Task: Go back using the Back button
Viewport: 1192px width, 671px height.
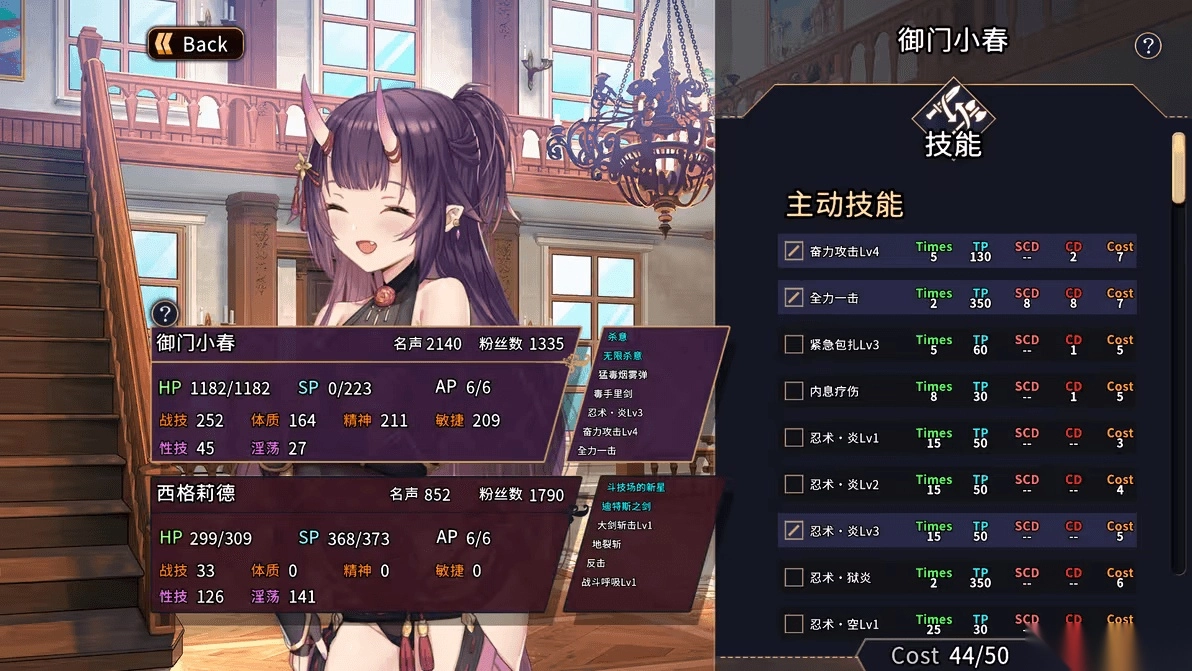Action: click(196, 44)
